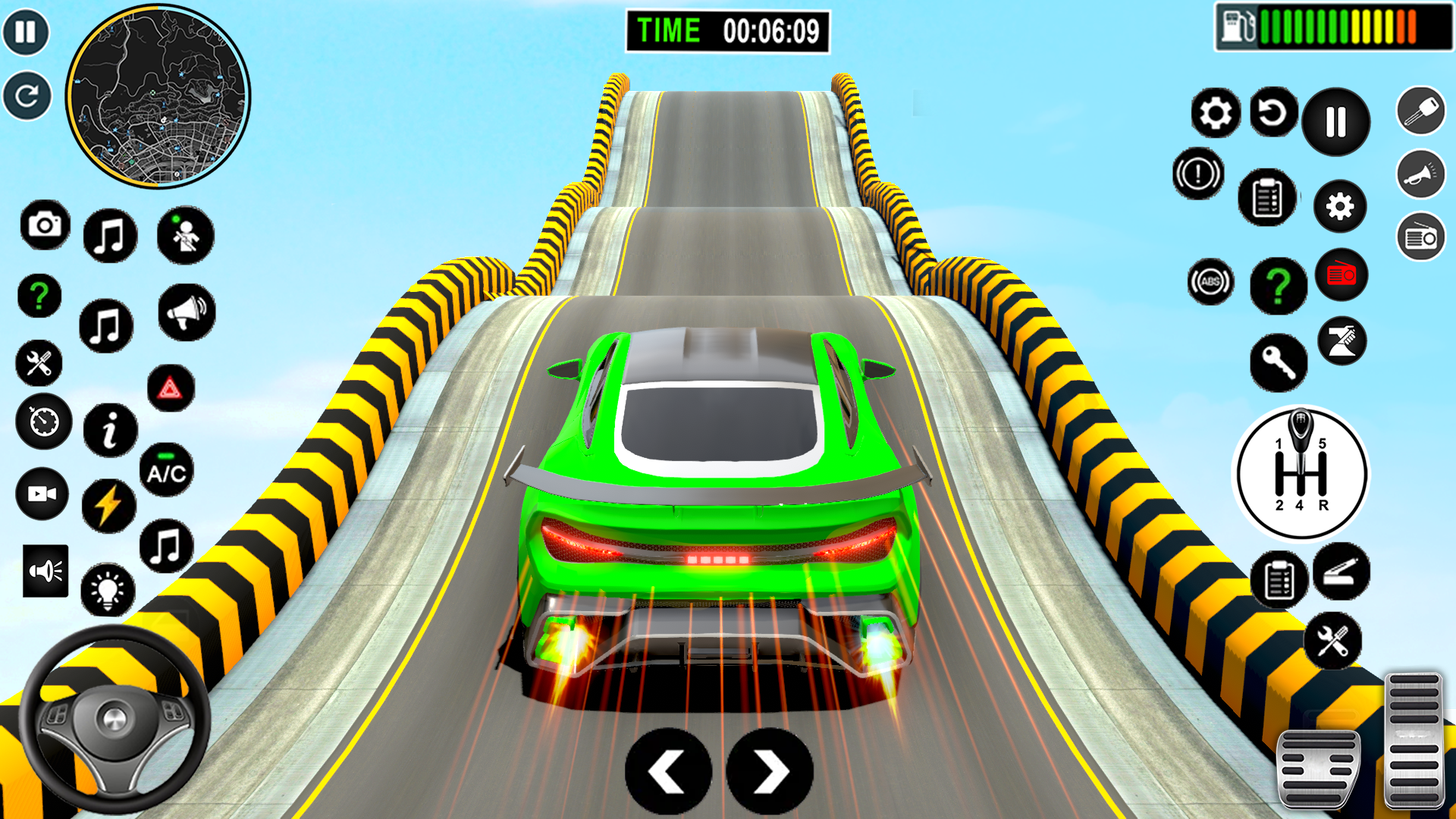
Task: Tap the tall gas pedal
Action: (x=1414, y=739)
